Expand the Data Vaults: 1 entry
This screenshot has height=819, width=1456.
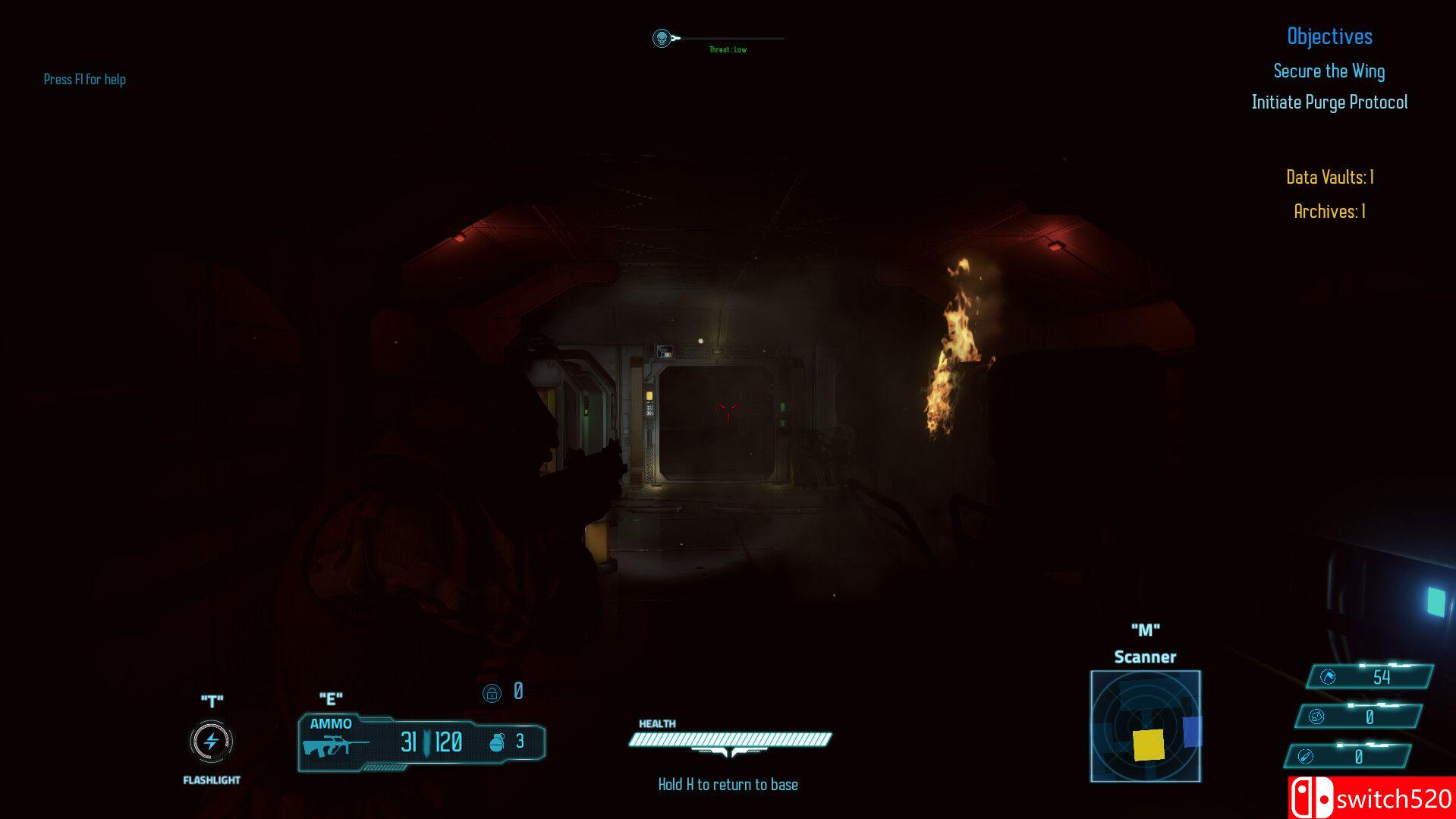[x=1329, y=177]
